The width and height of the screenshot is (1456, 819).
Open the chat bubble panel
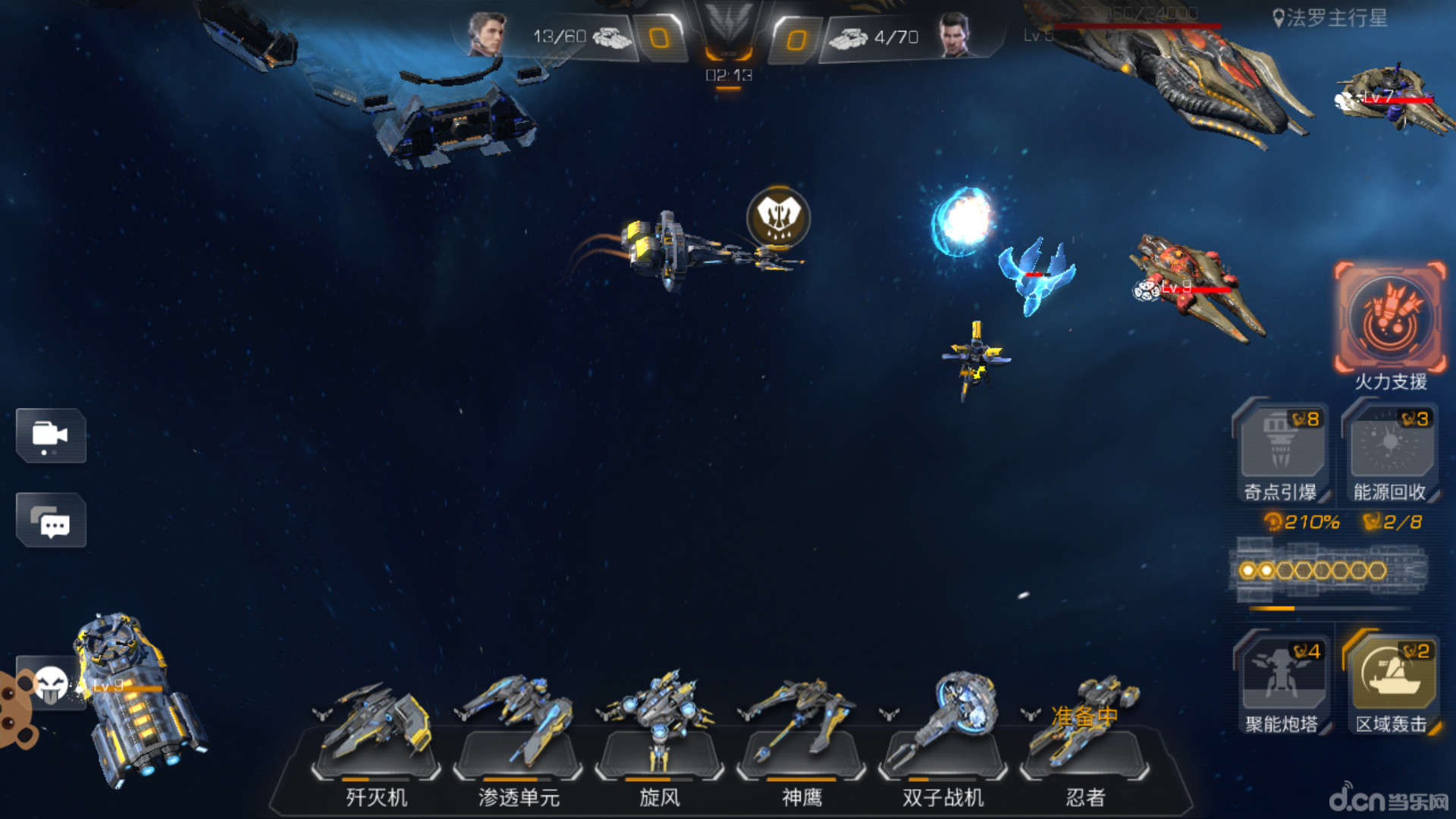(x=51, y=520)
